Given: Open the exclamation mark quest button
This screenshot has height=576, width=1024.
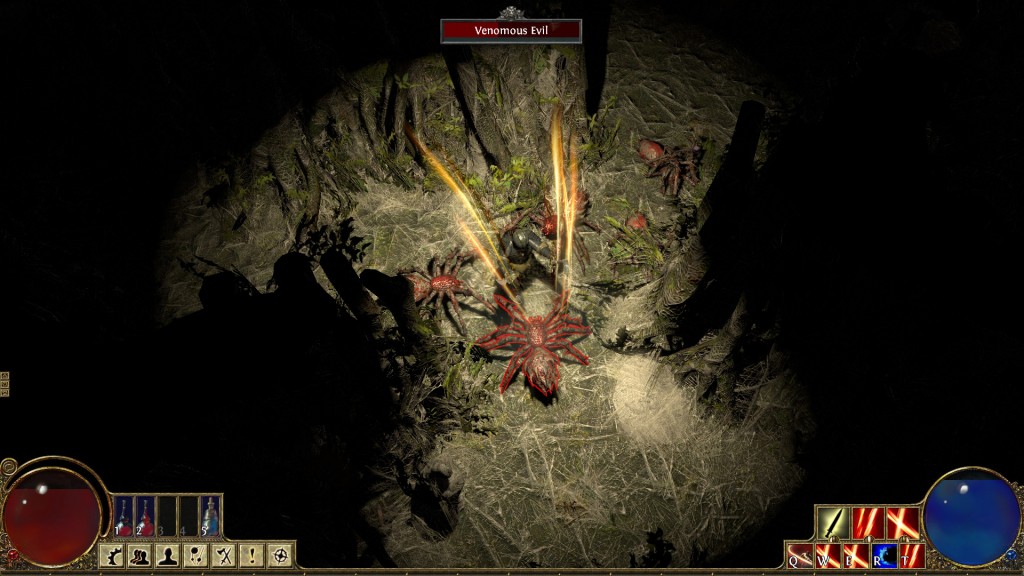Looking at the screenshot, I should (x=253, y=556).
